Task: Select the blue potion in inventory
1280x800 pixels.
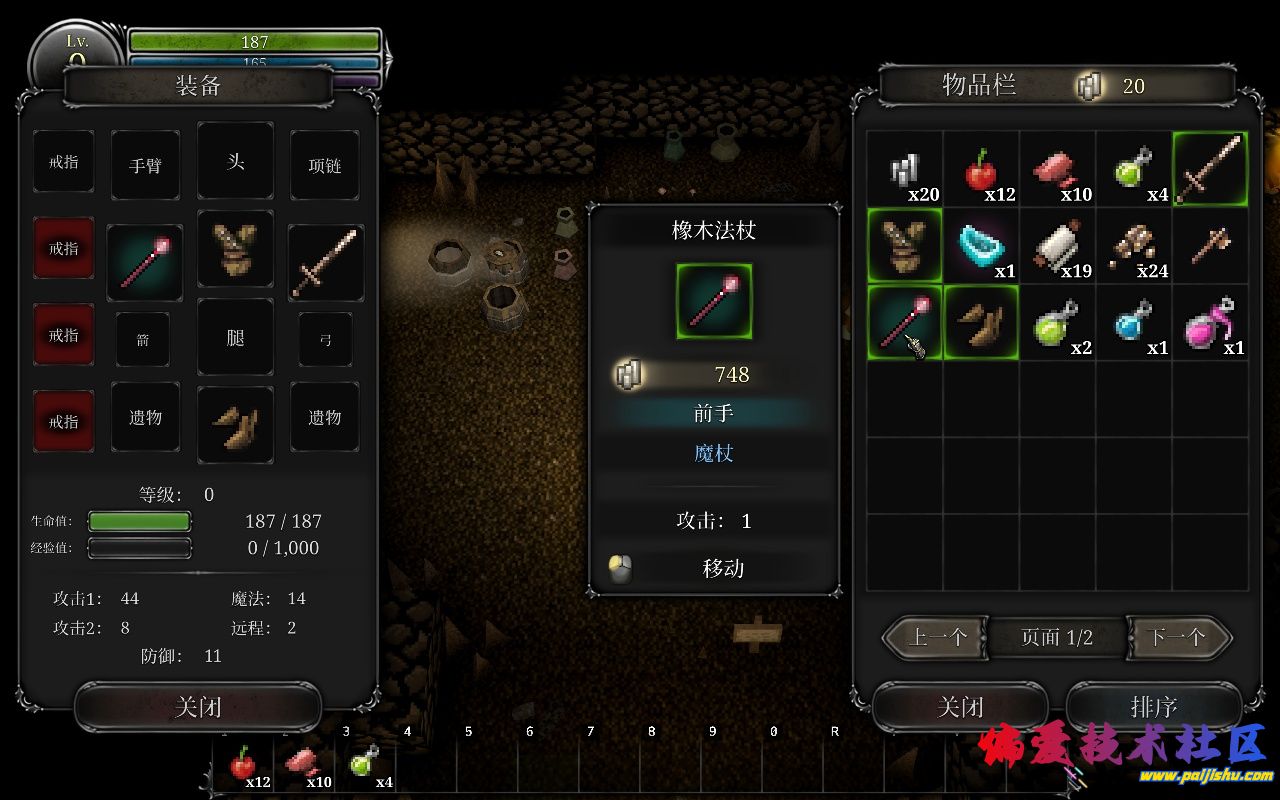Action: pos(1133,322)
